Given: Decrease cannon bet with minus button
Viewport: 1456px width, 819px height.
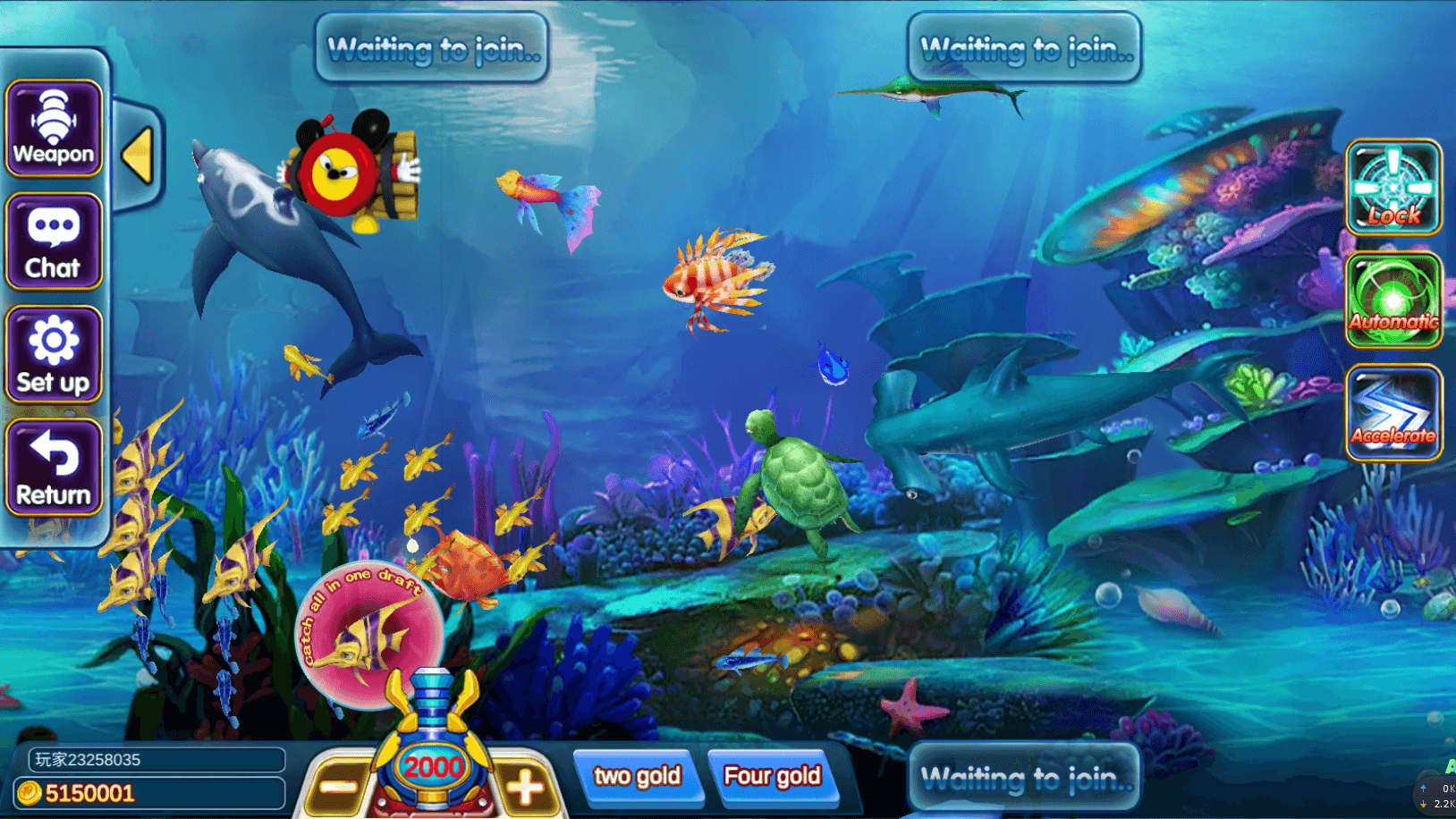Looking at the screenshot, I should point(339,787).
